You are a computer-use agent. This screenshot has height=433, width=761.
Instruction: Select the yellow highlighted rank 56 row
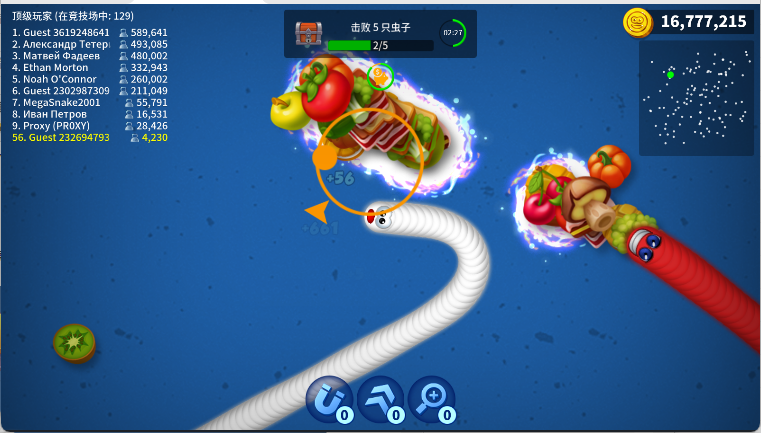(x=90, y=138)
